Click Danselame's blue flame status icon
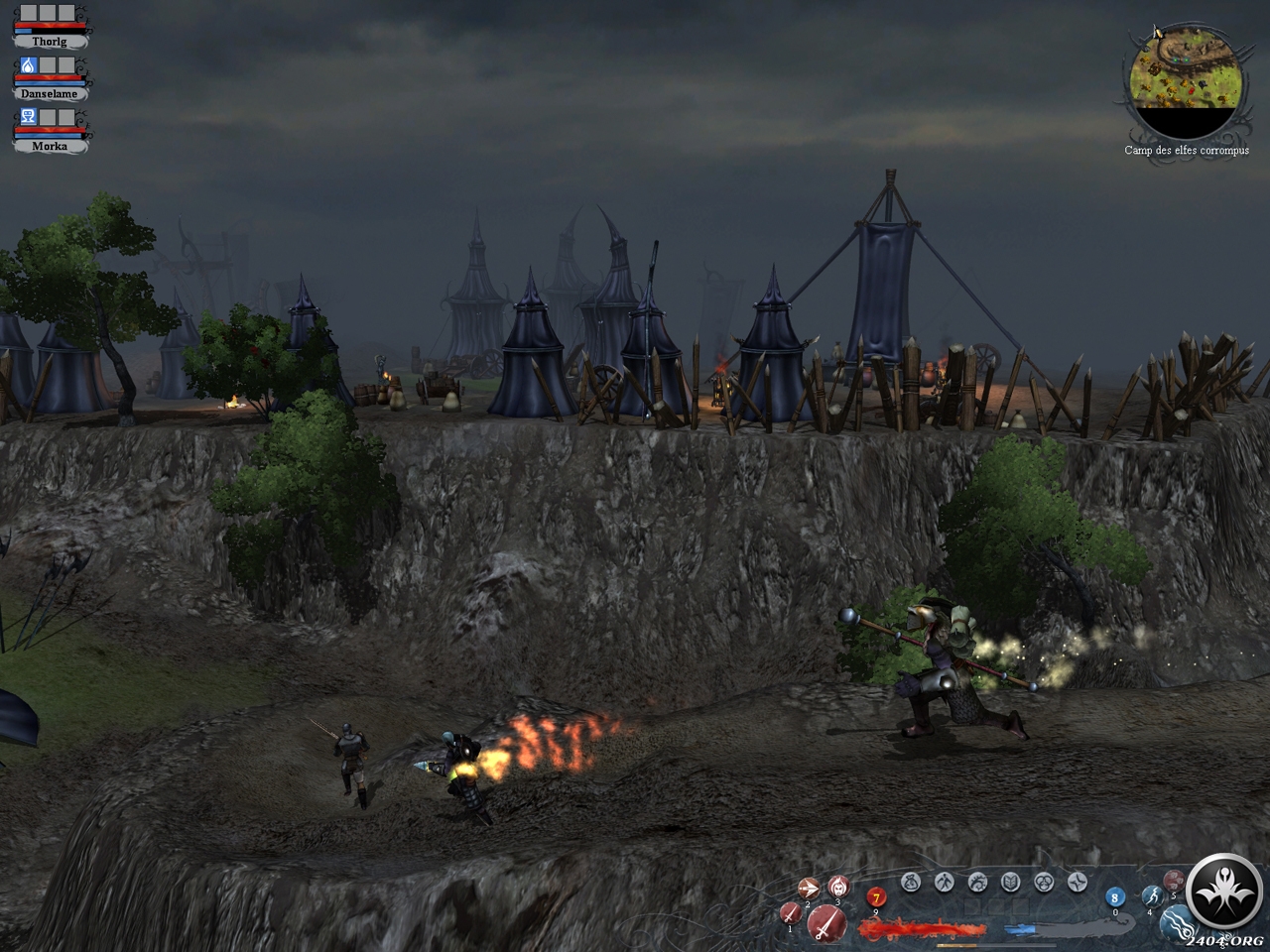 click(x=27, y=65)
